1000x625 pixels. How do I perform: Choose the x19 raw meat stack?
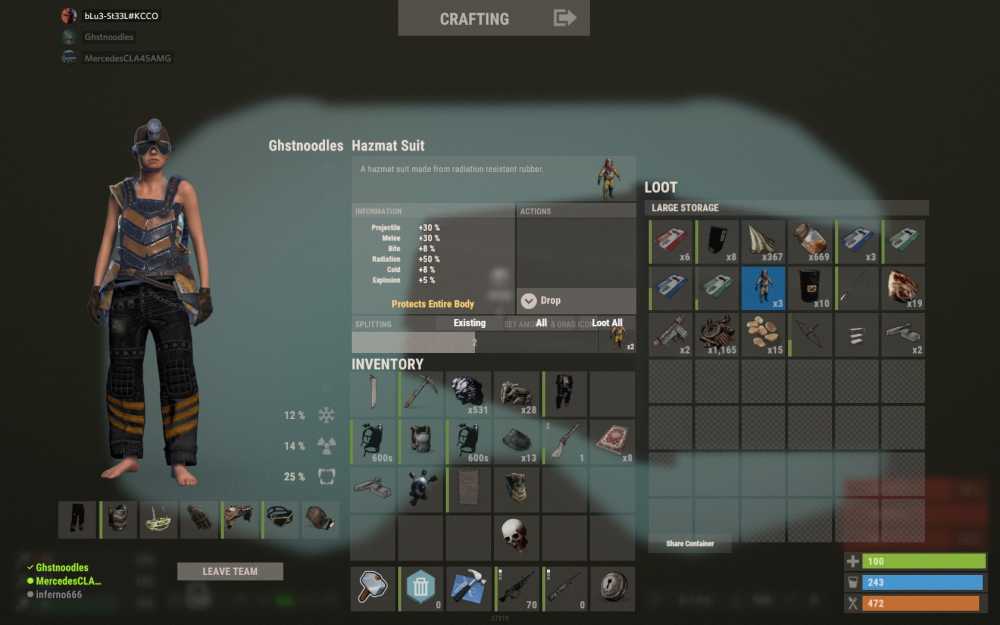pos(903,288)
